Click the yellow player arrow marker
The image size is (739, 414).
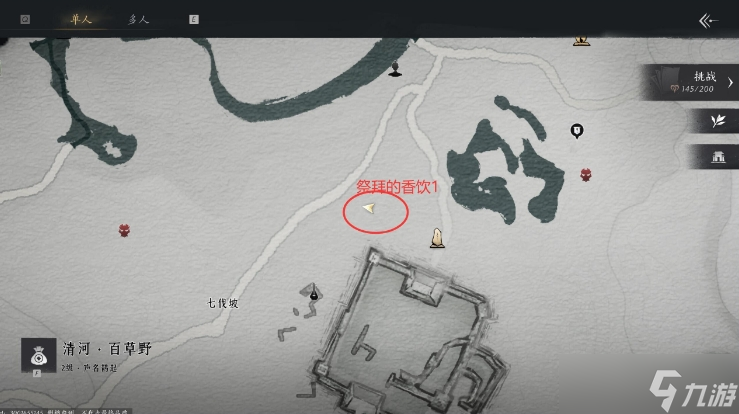click(x=370, y=208)
